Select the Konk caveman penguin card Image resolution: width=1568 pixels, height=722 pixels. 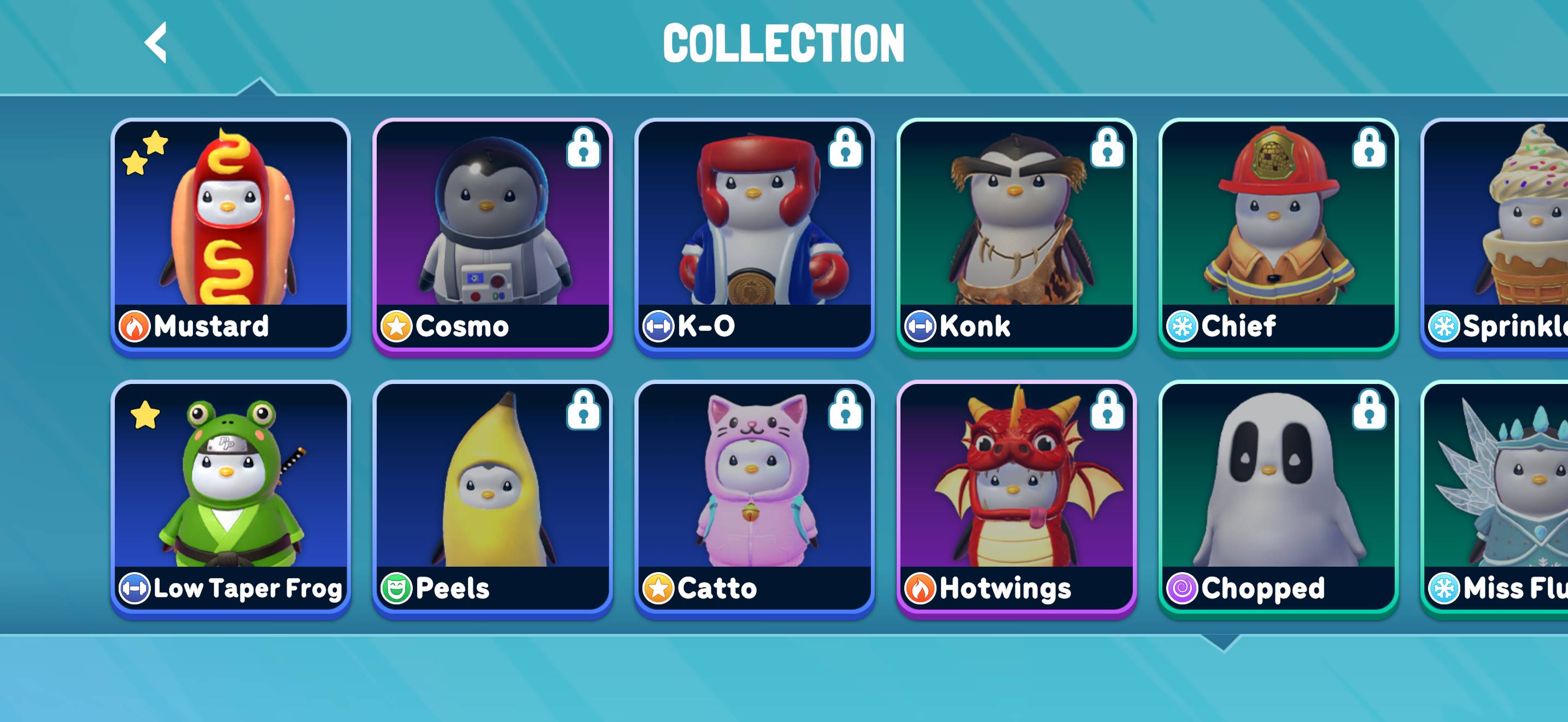point(1016,234)
